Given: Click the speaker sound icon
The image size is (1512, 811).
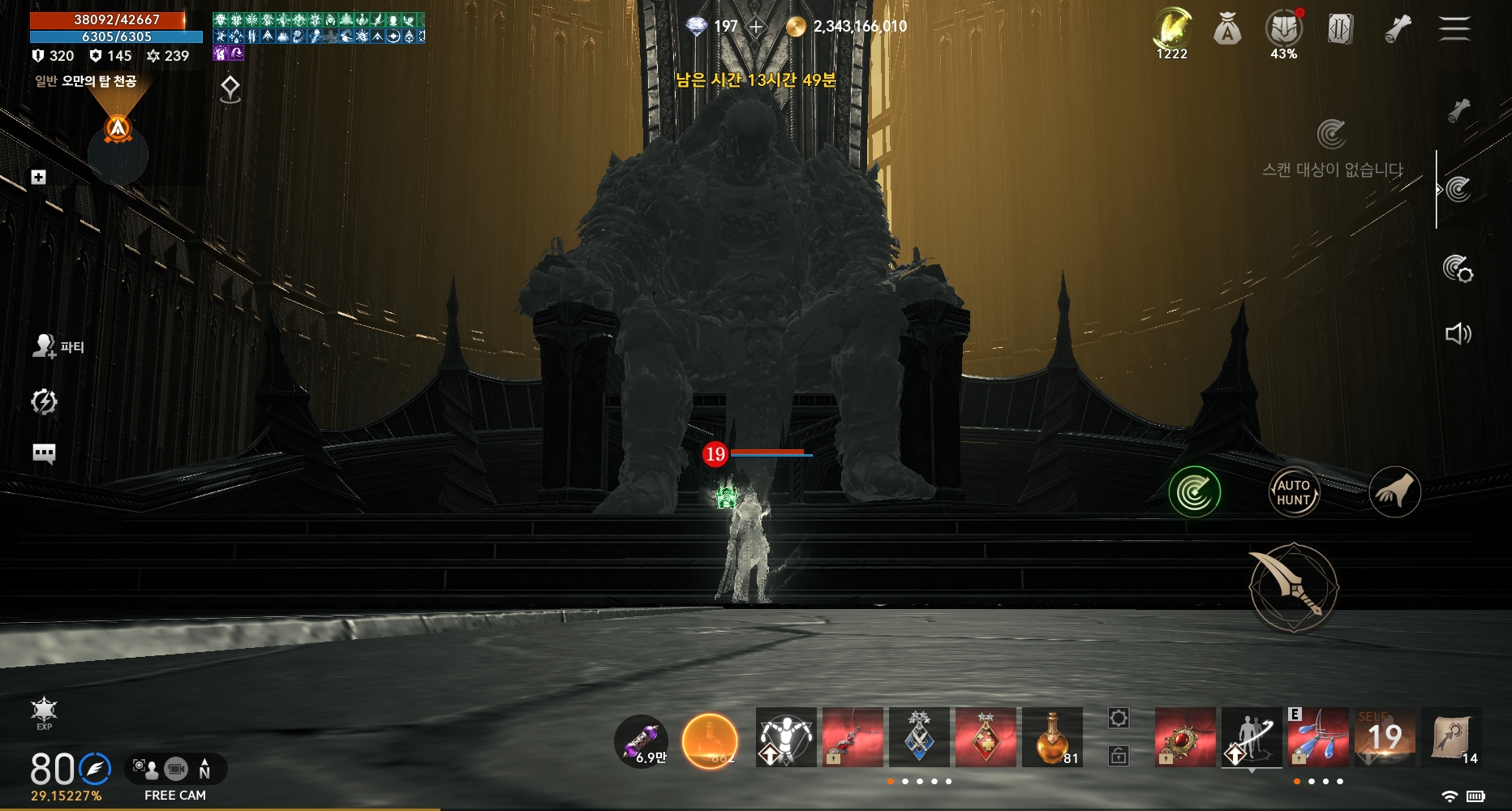Looking at the screenshot, I should pyautogui.click(x=1458, y=334).
